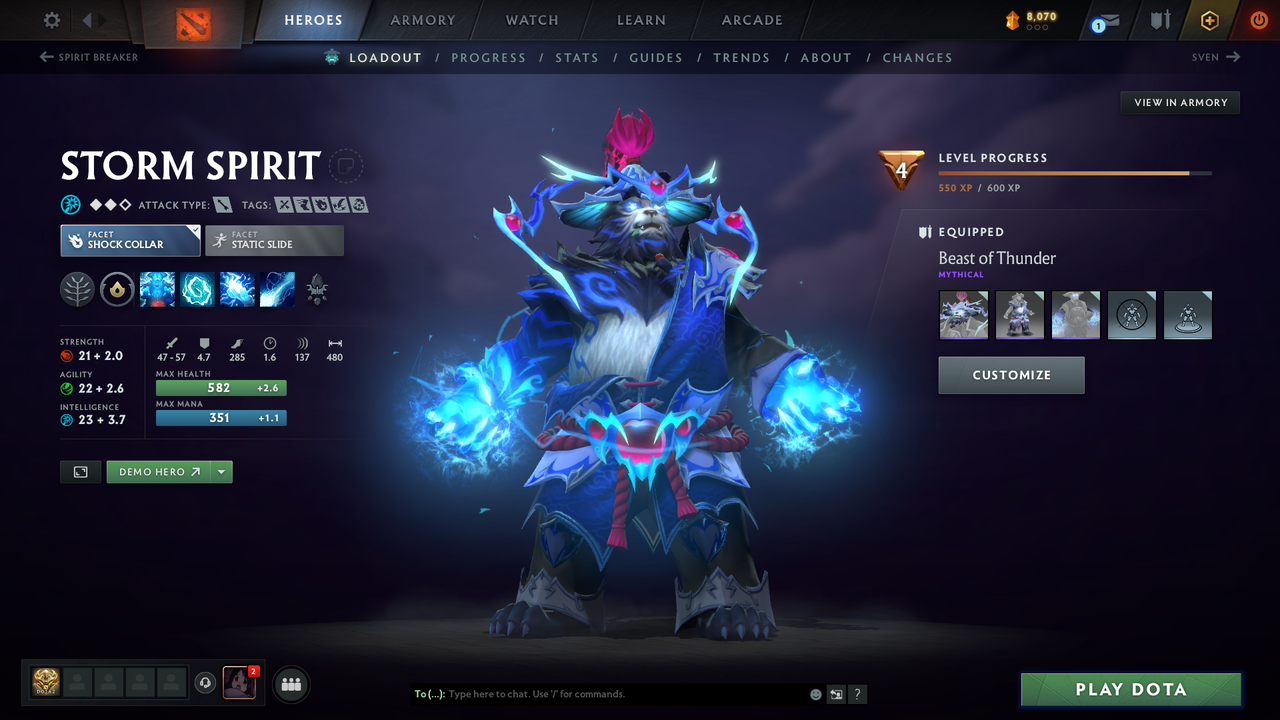1280x720 pixels.
Task: Open Storm Spirit's STATS tab
Action: coord(577,57)
